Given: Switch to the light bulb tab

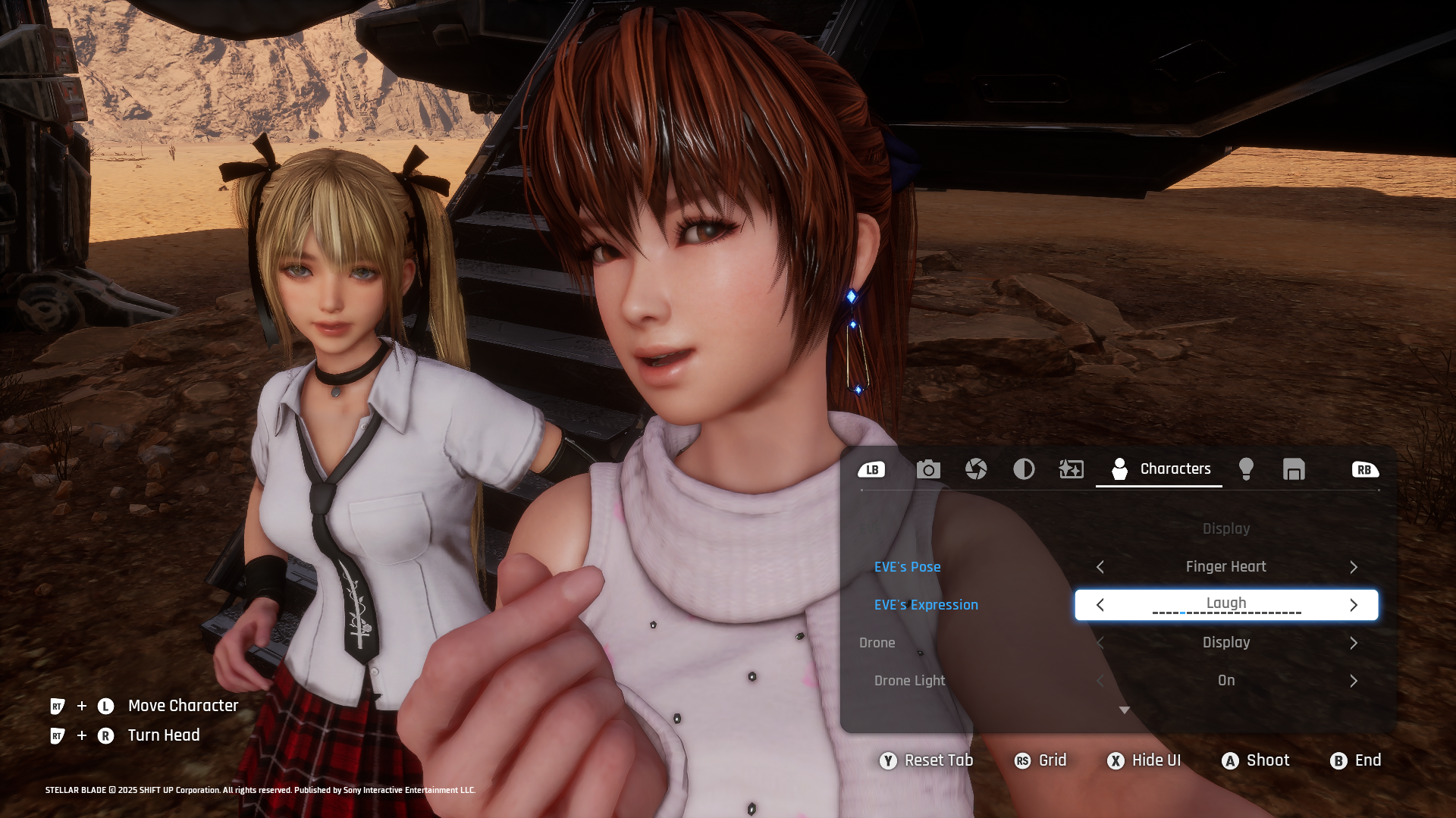Looking at the screenshot, I should click(x=1246, y=469).
